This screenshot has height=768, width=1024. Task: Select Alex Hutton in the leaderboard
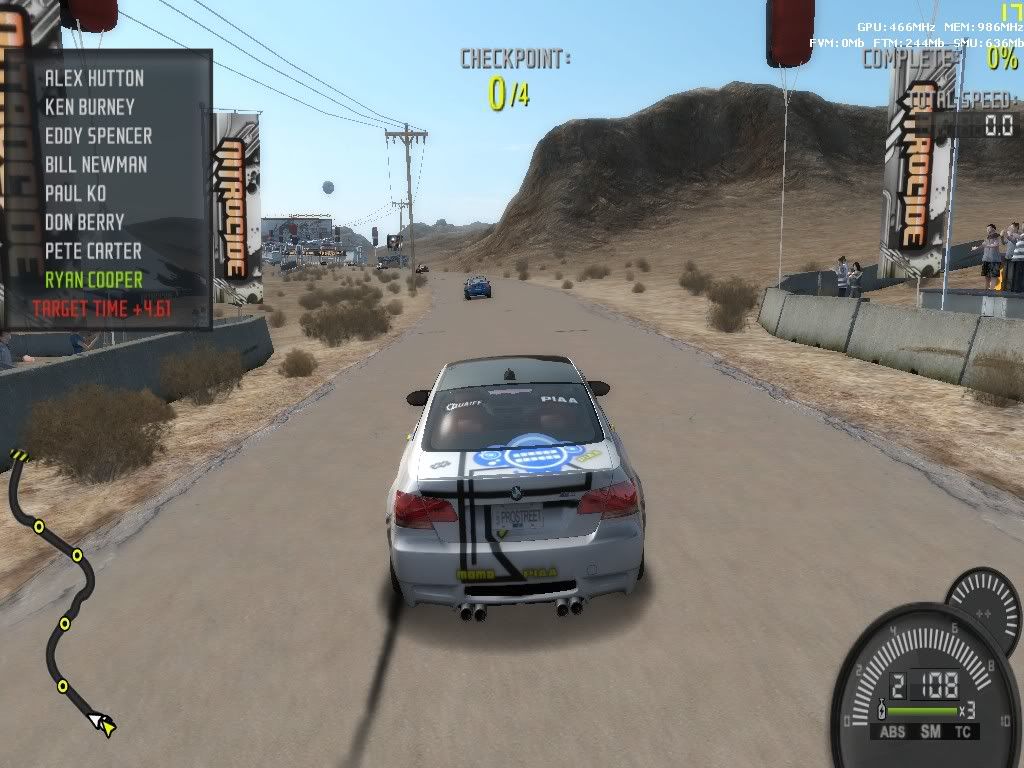pos(94,78)
